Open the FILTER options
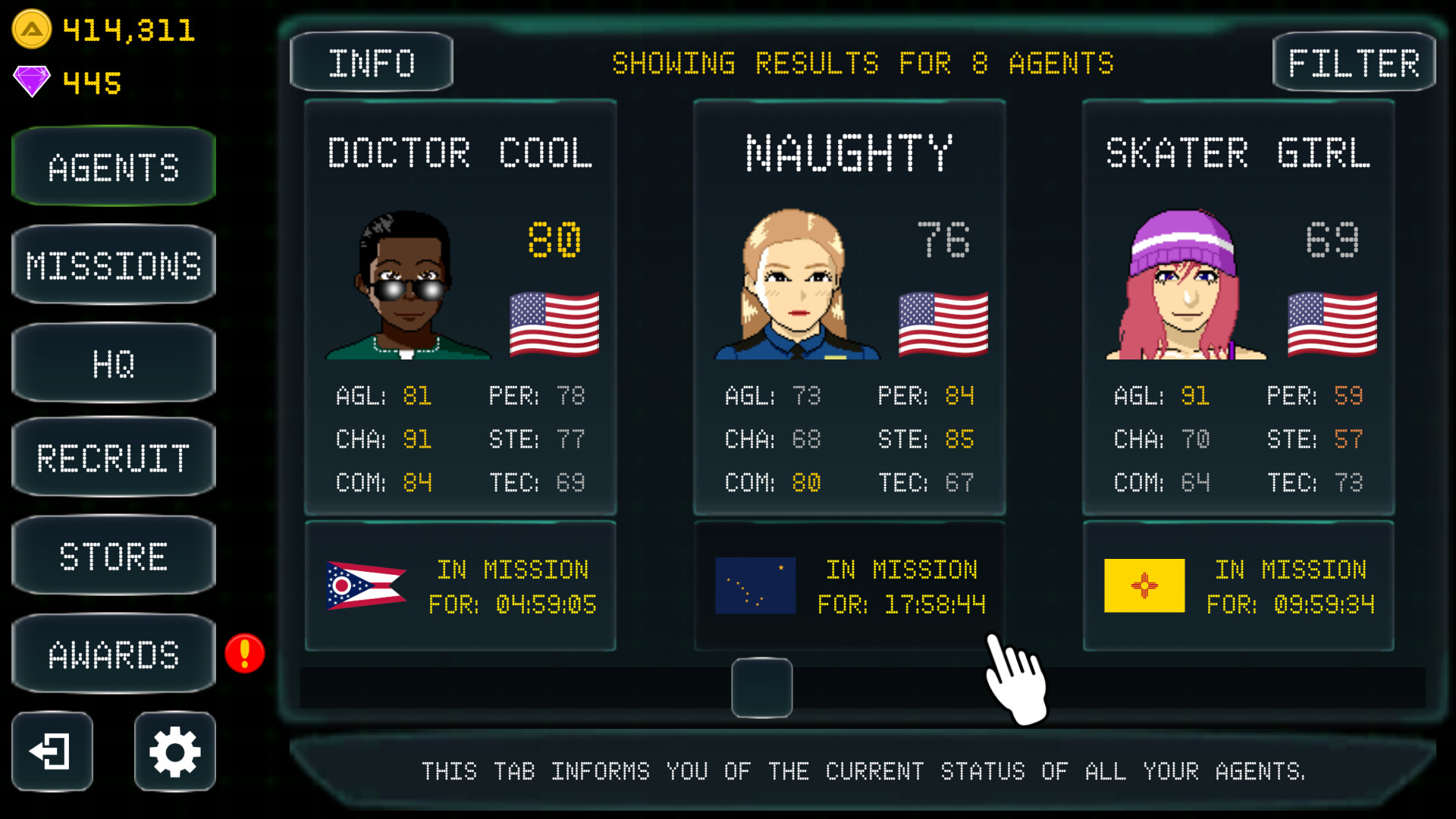The height and width of the screenshot is (819, 1456). [1354, 62]
